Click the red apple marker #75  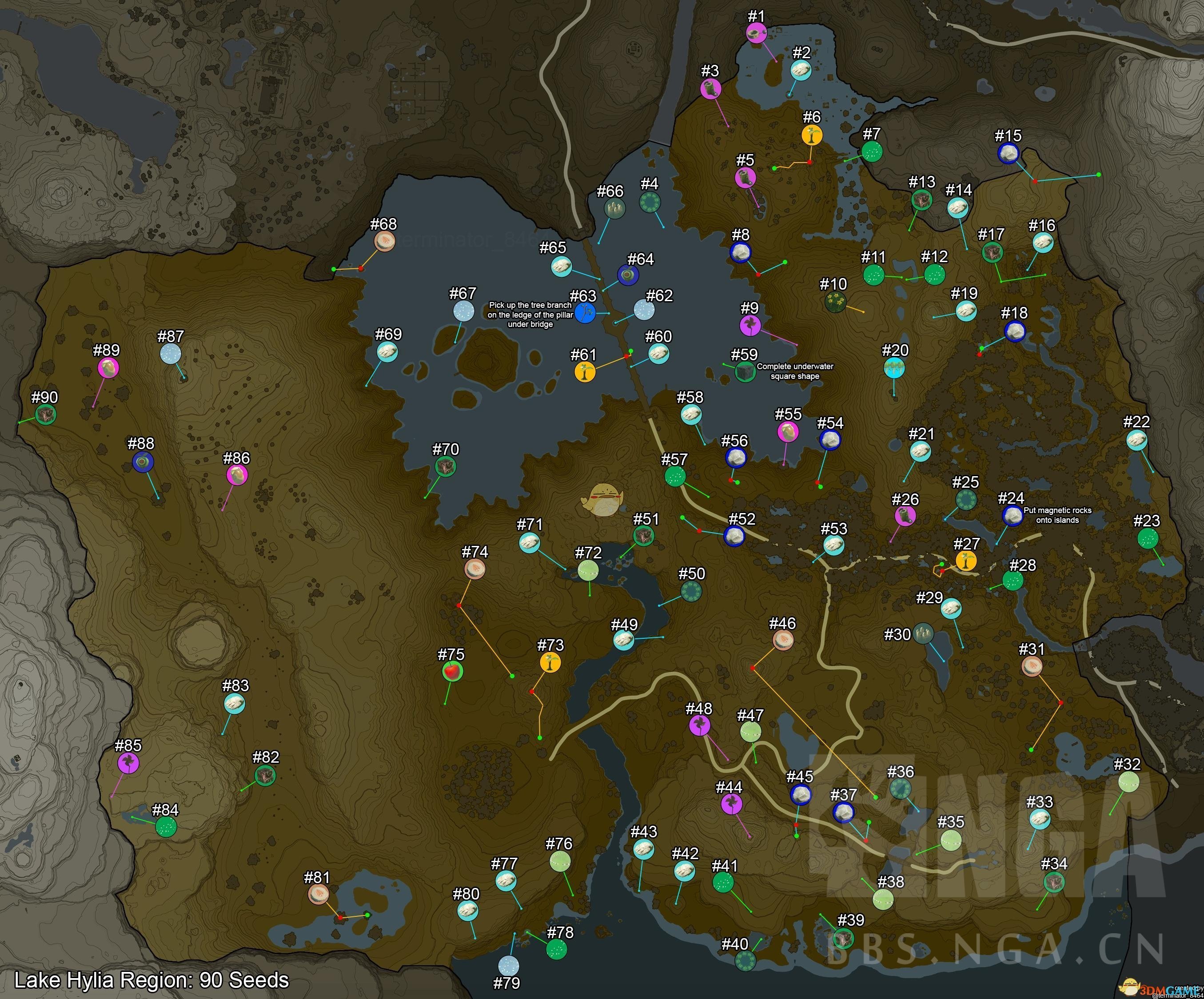[452, 672]
